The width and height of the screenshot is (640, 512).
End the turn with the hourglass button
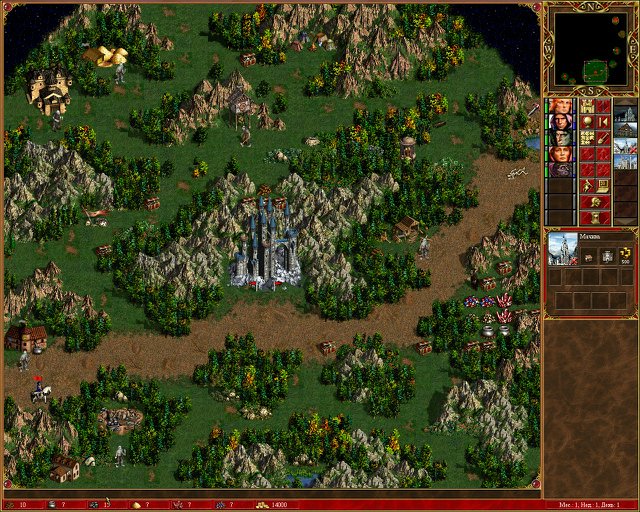click(595, 218)
